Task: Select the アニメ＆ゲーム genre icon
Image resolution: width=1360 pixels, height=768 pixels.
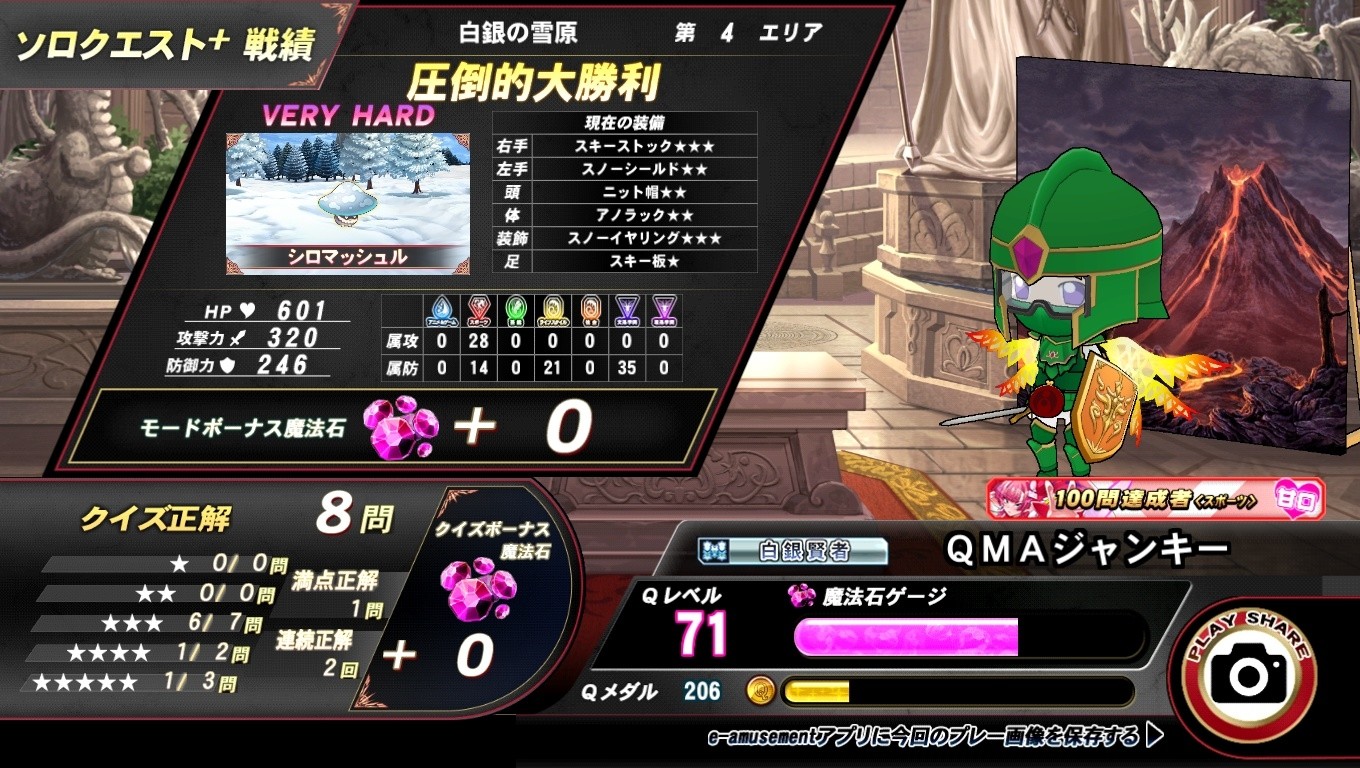Action: click(442, 310)
